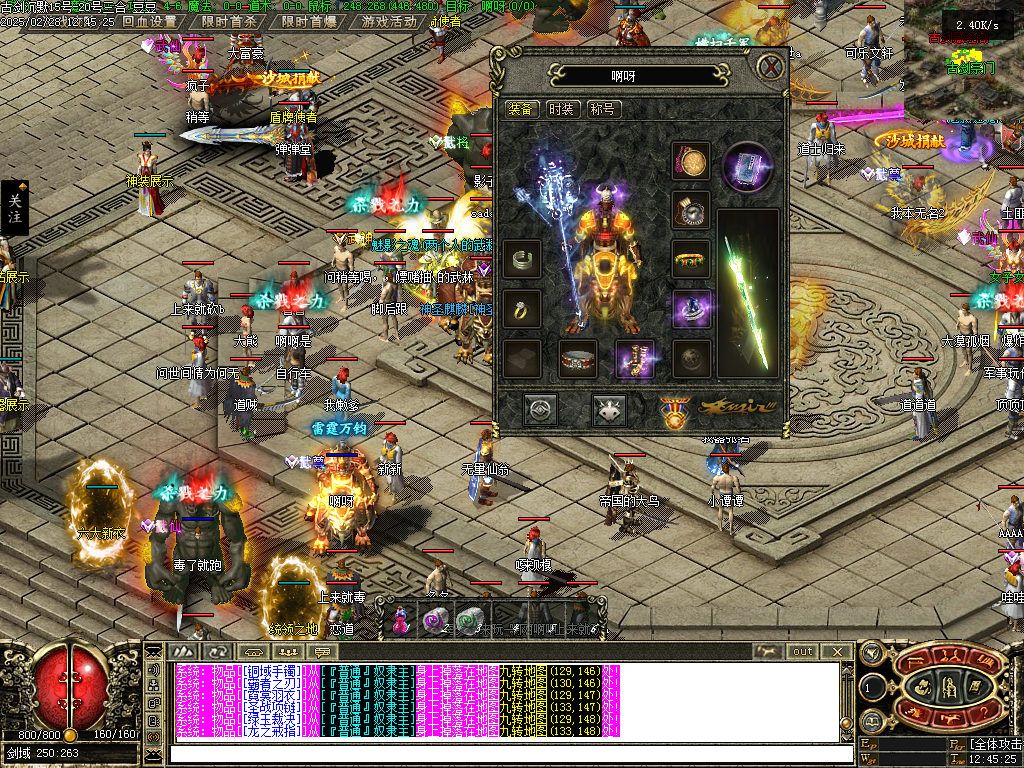The width and height of the screenshot is (1024, 768).
Task: Open the 回血设置 menu
Action: click(x=149, y=21)
